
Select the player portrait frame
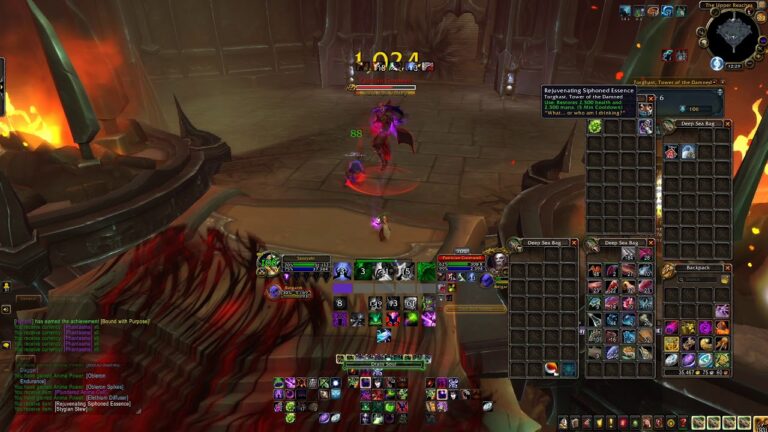pyautogui.click(x=268, y=264)
